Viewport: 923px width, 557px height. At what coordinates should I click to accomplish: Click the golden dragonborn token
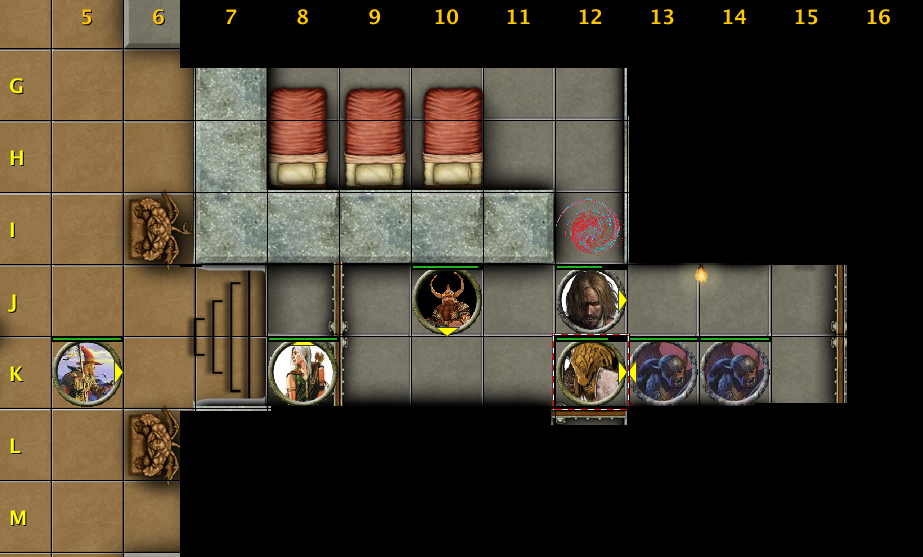tap(590, 373)
